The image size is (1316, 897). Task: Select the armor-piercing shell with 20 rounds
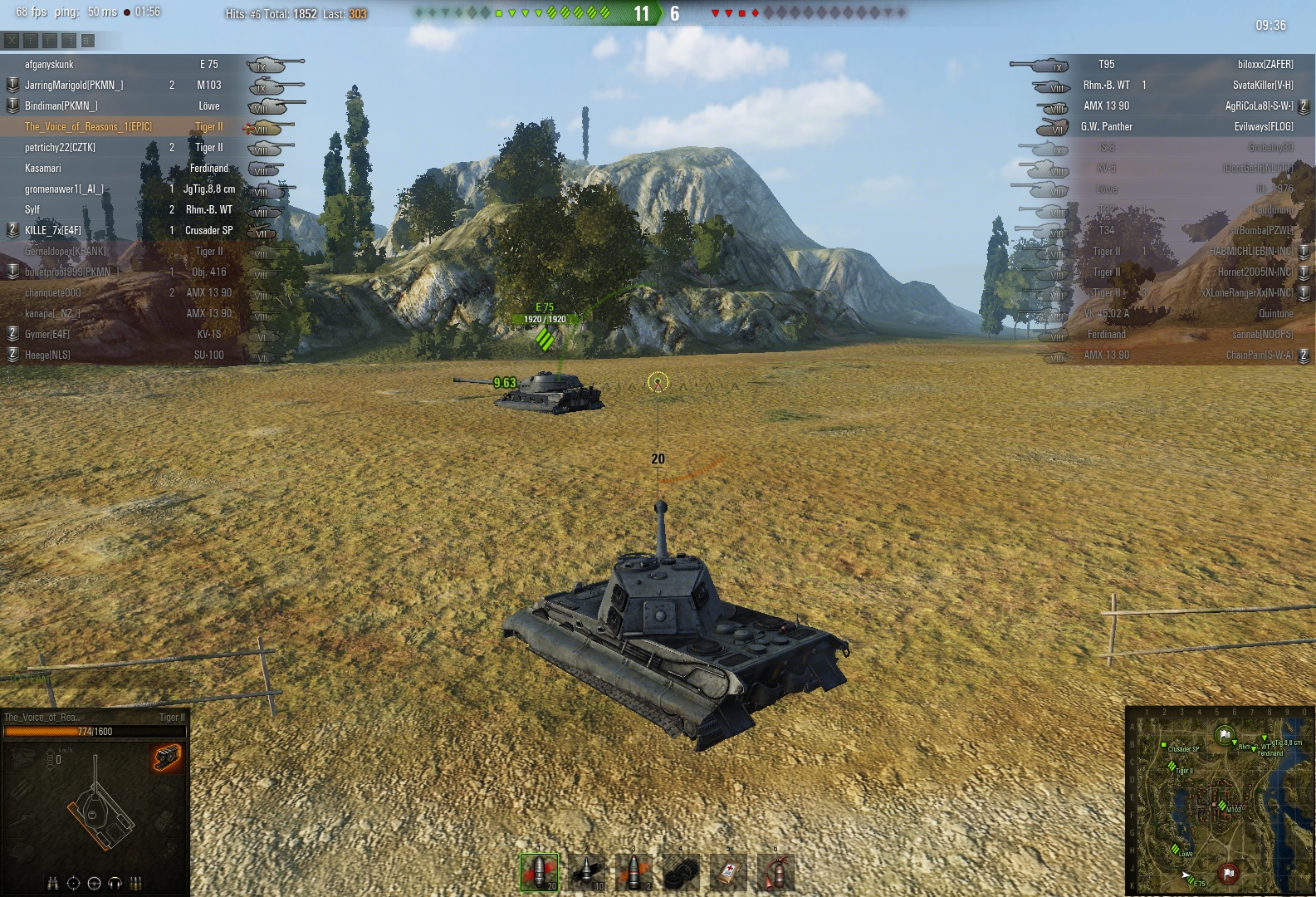click(539, 872)
